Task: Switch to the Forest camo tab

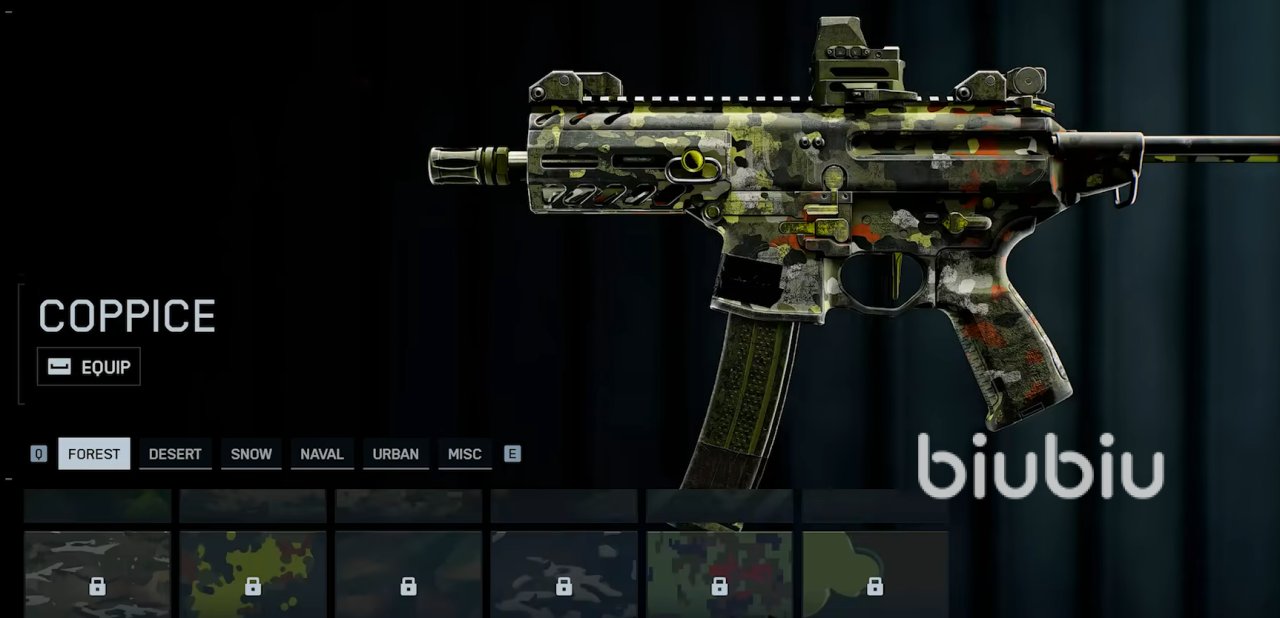Action: 94,454
